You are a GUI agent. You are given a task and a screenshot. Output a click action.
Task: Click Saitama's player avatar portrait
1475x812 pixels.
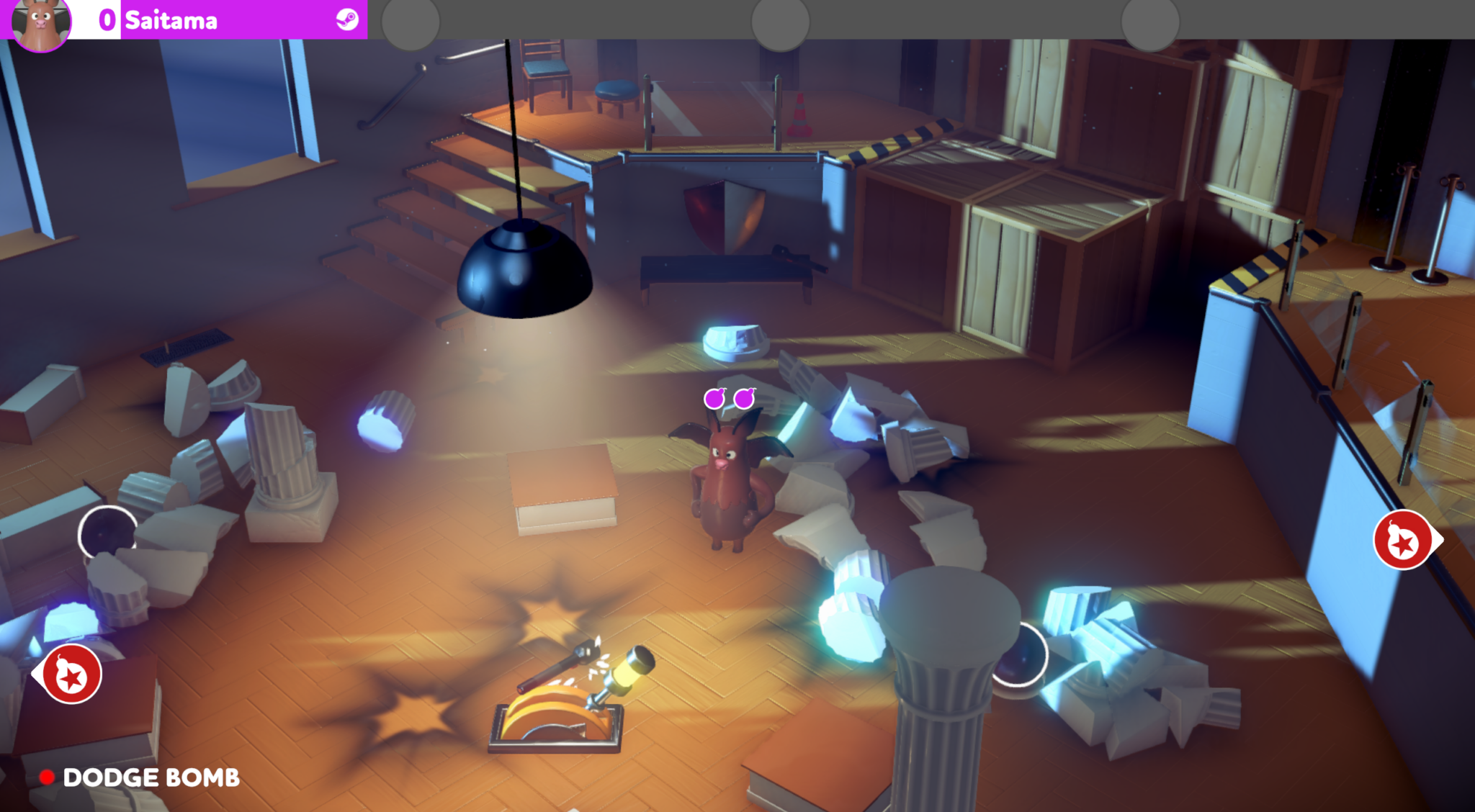[x=40, y=23]
